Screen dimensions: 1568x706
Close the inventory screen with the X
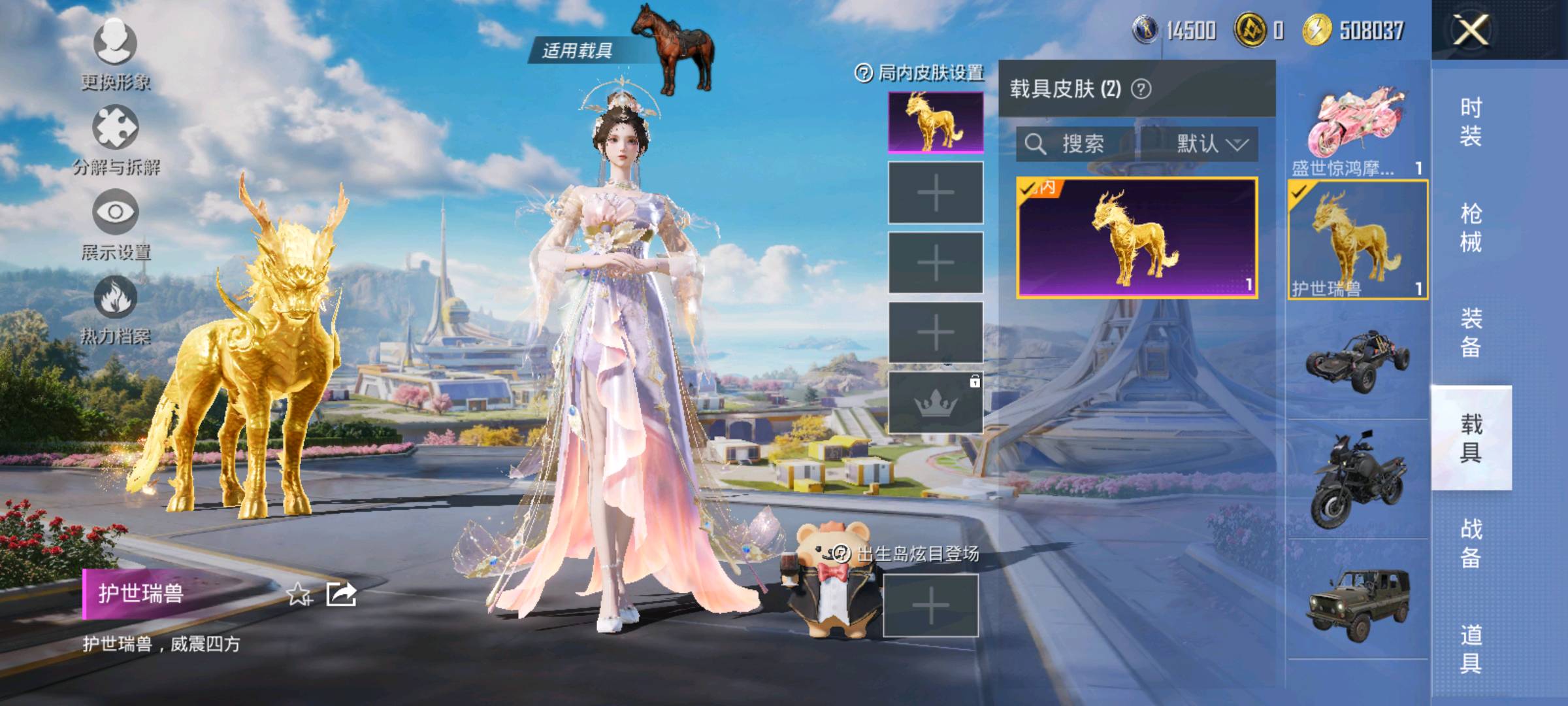(1471, 30)
